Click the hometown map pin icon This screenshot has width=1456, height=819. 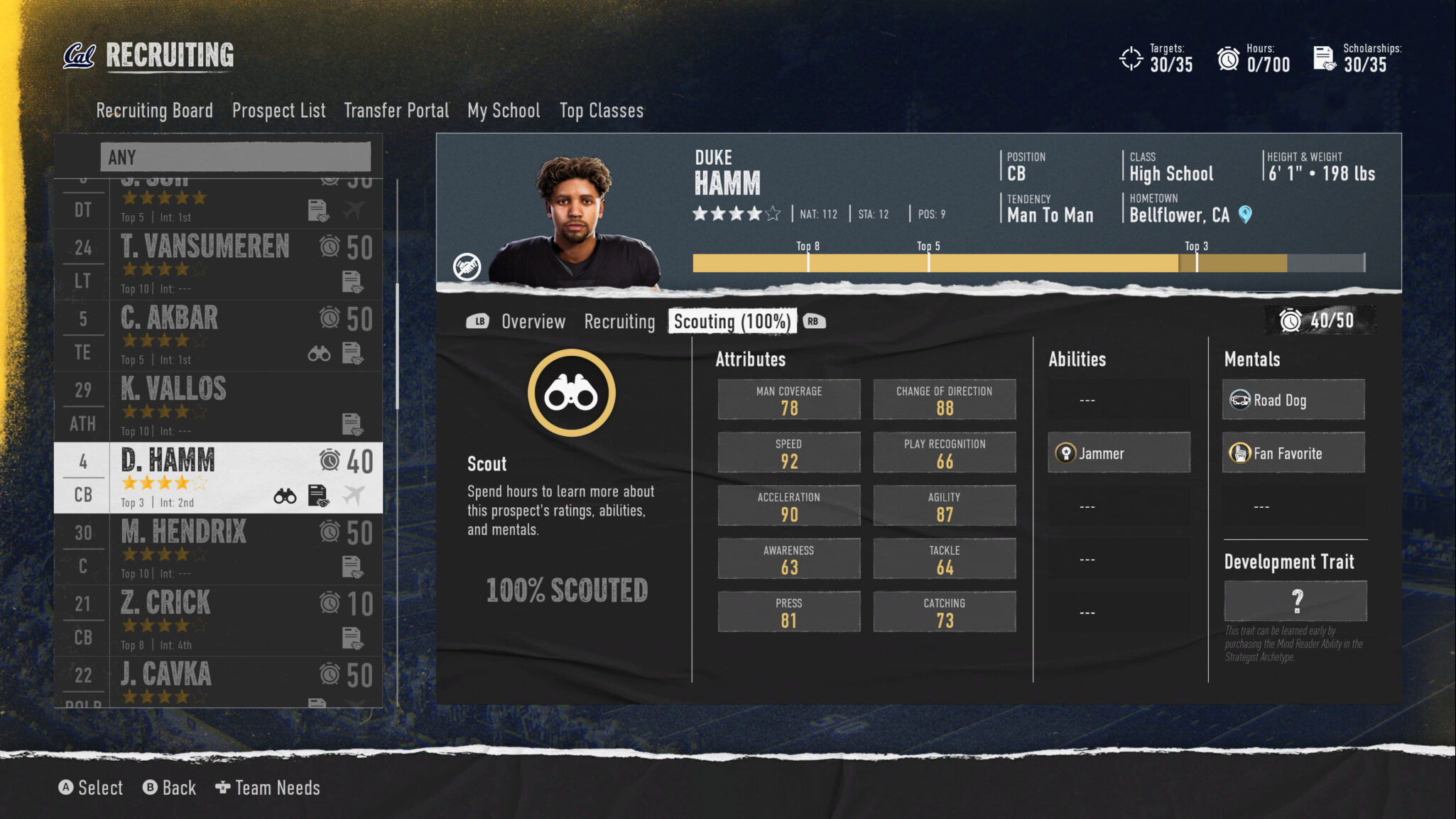pos(1245,215)
